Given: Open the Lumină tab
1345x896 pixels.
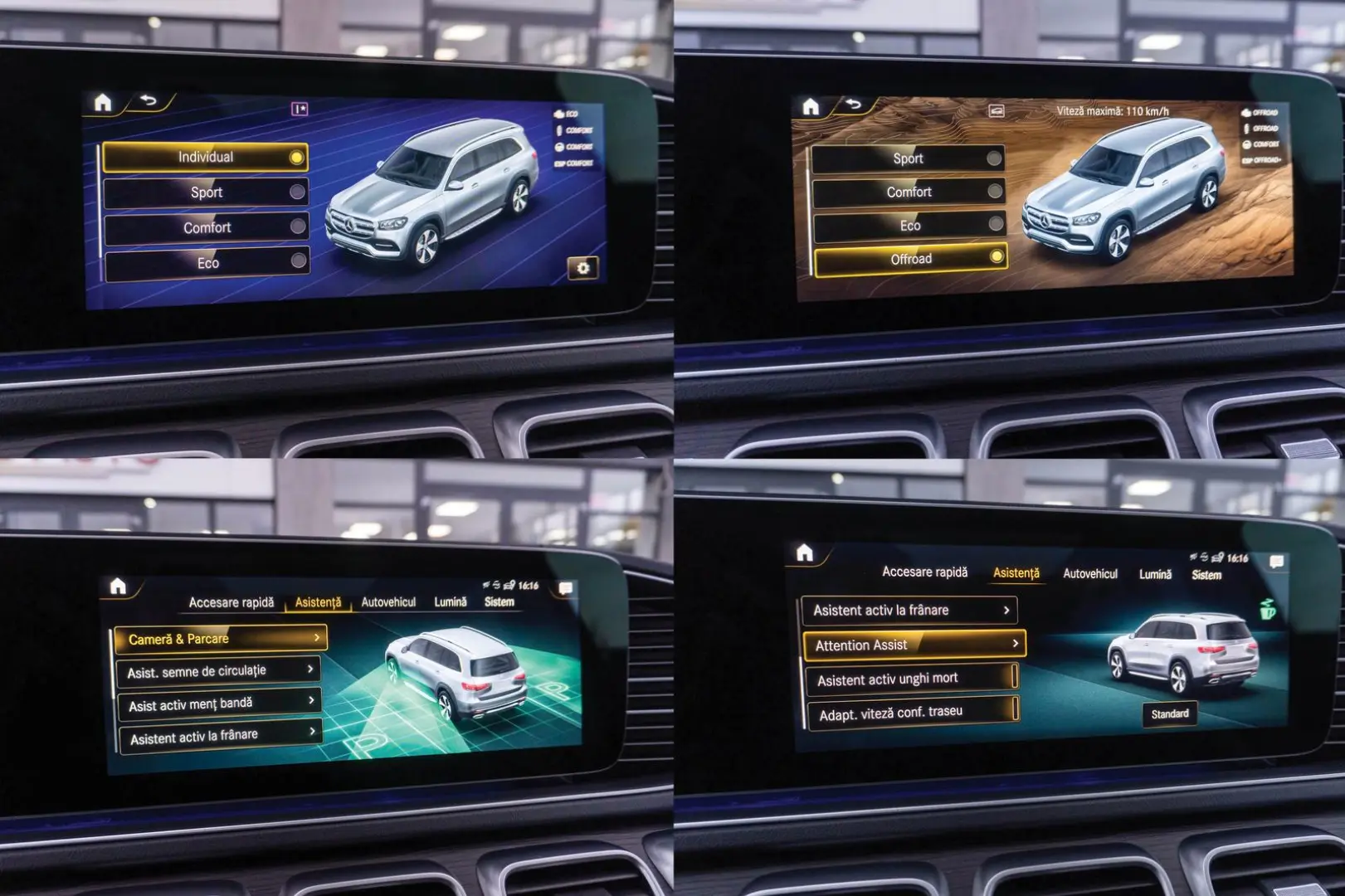Looking at the screenshot, I should click(452, 603).
